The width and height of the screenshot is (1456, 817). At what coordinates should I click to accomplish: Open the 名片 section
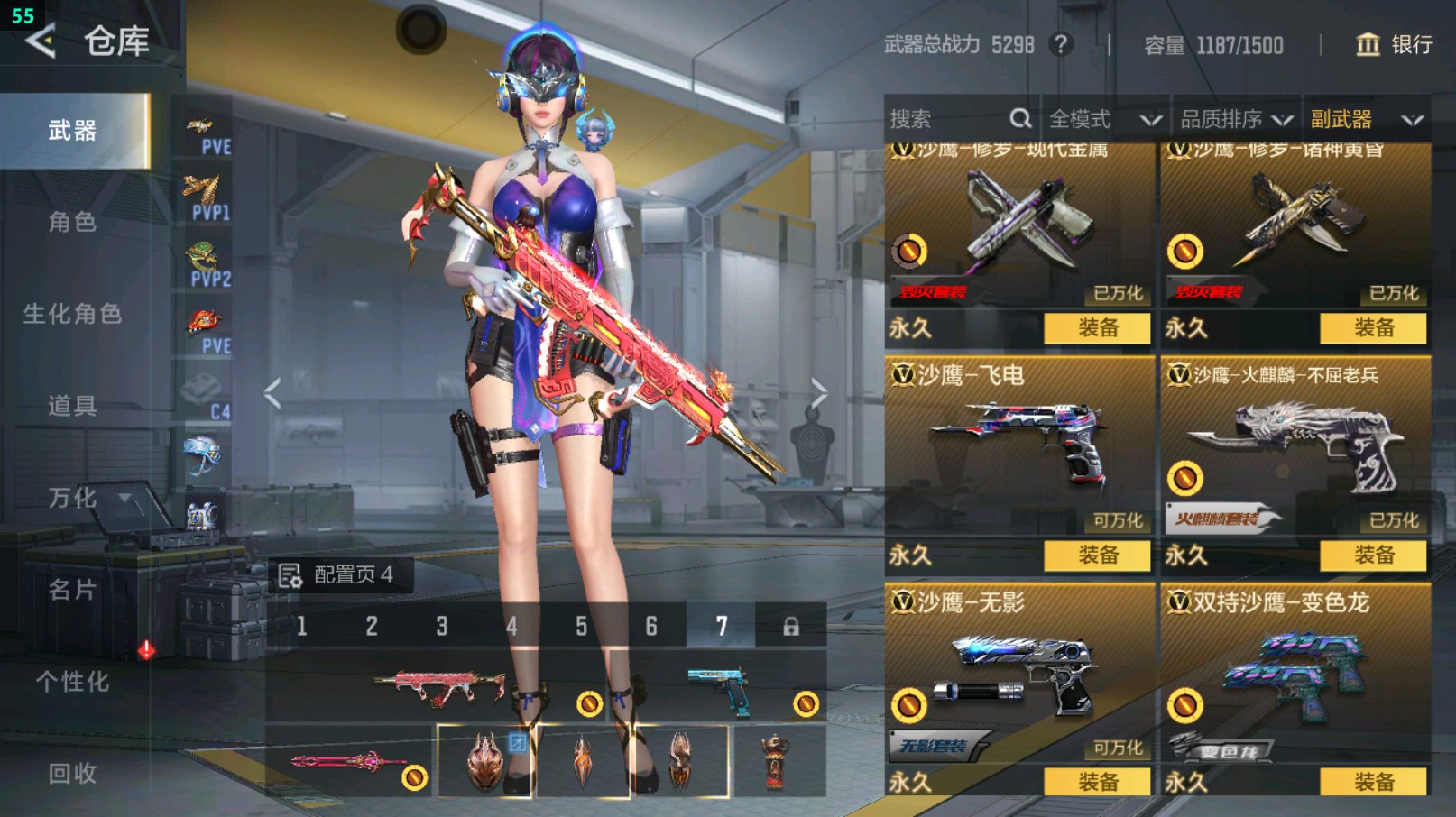click(72, 590)
